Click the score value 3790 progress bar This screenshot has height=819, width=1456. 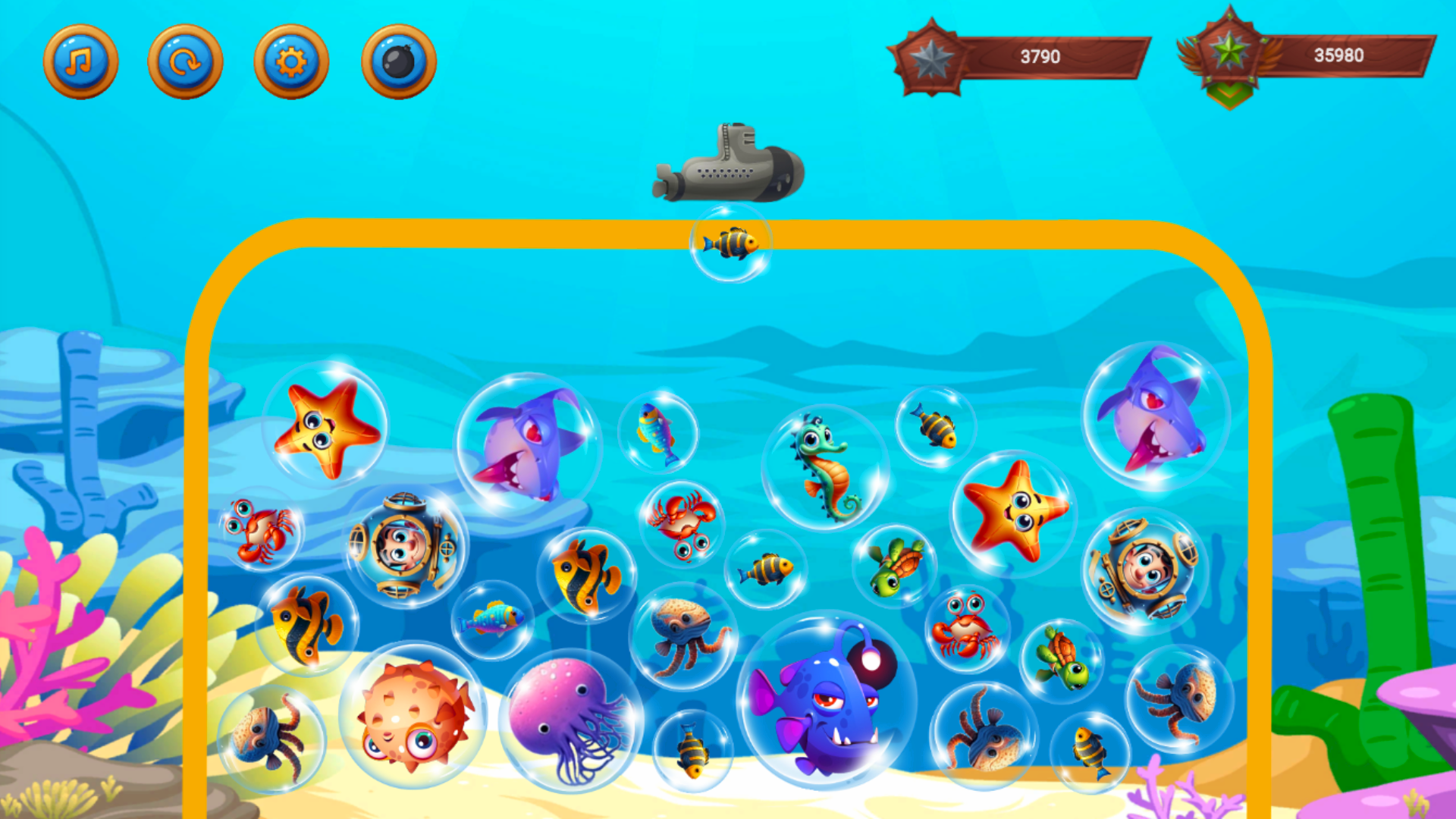[1039, 55]
